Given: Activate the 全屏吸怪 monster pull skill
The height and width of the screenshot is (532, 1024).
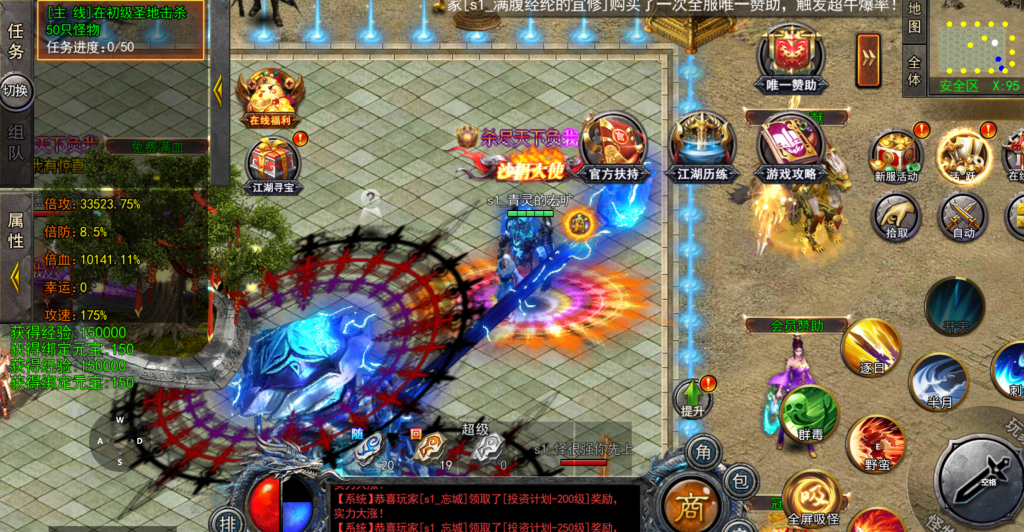Looking at the screenshot, I should [x=811, y=496].
